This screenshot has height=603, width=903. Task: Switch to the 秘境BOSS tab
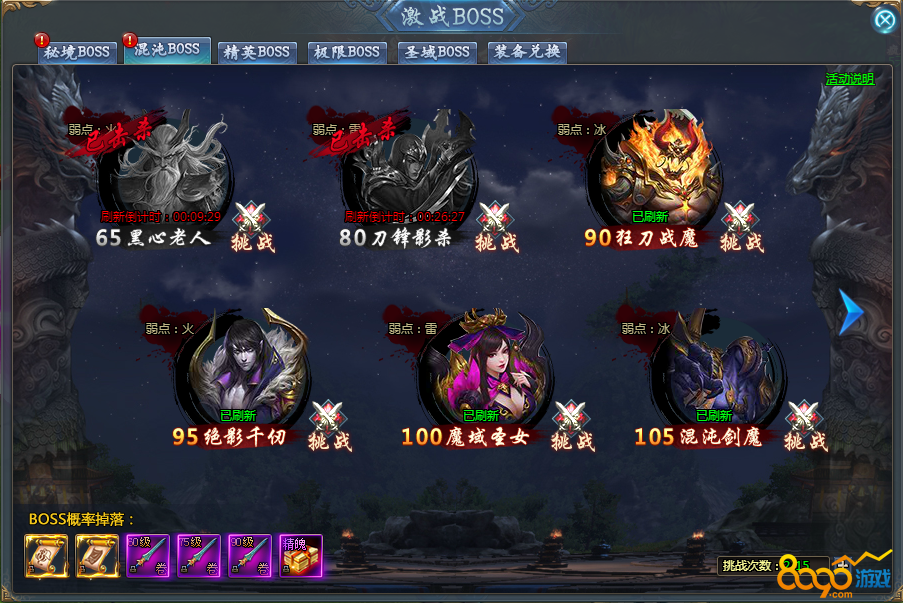pos(77,52)
